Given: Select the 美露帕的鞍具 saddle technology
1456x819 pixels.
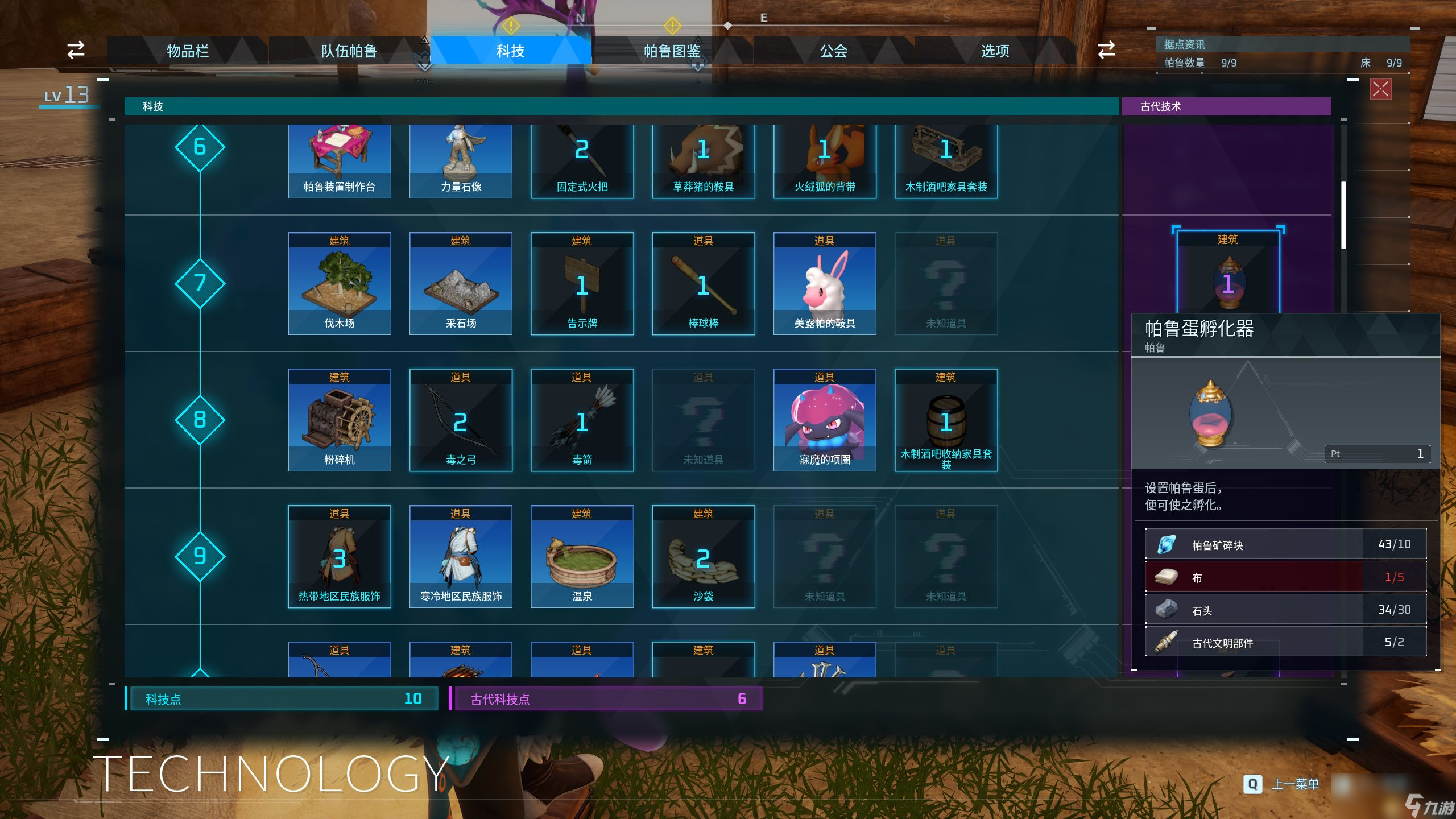Looking at the screenshot, I should (825, 283).
